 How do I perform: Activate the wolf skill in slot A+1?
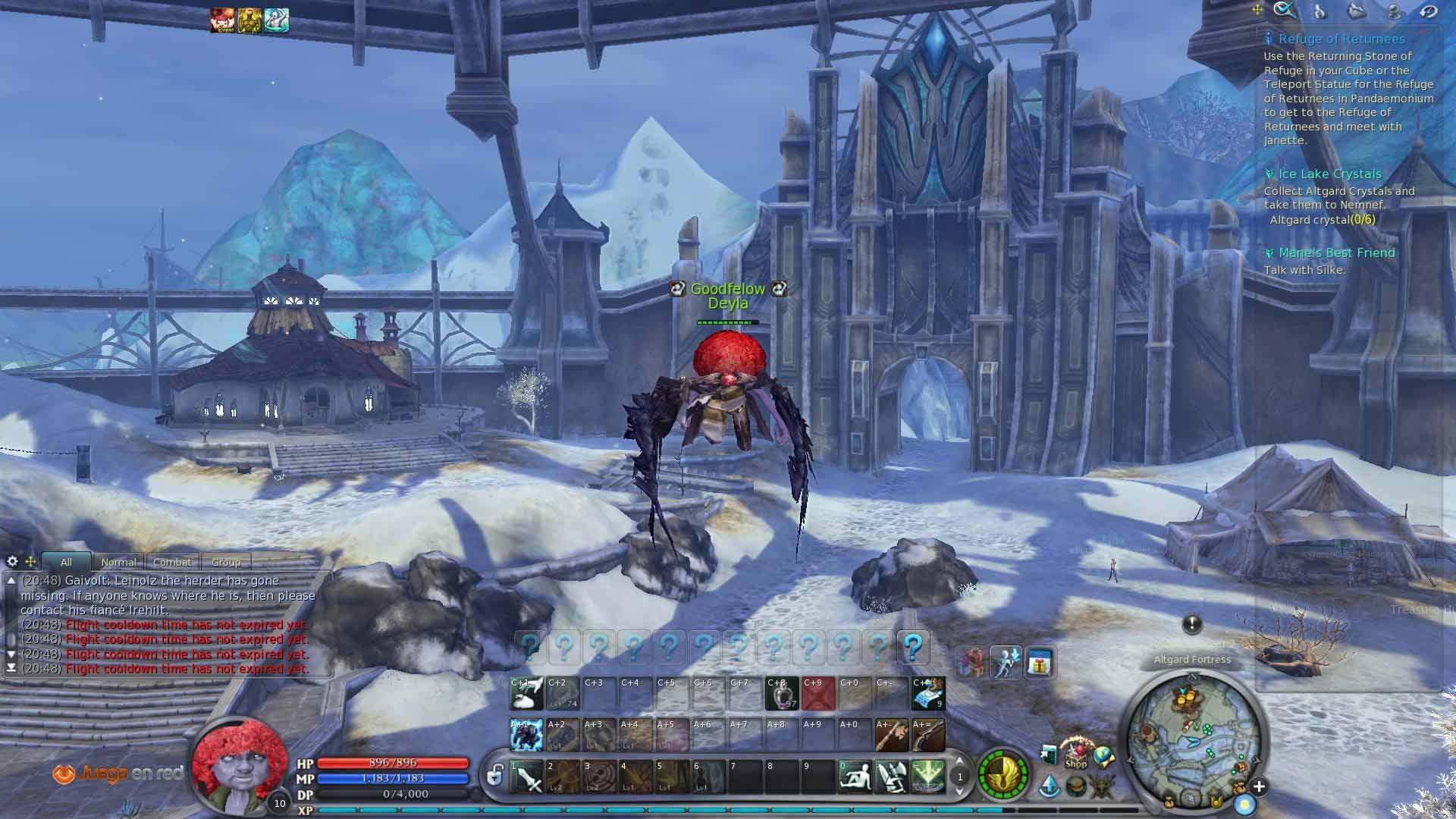click(526, 735)
